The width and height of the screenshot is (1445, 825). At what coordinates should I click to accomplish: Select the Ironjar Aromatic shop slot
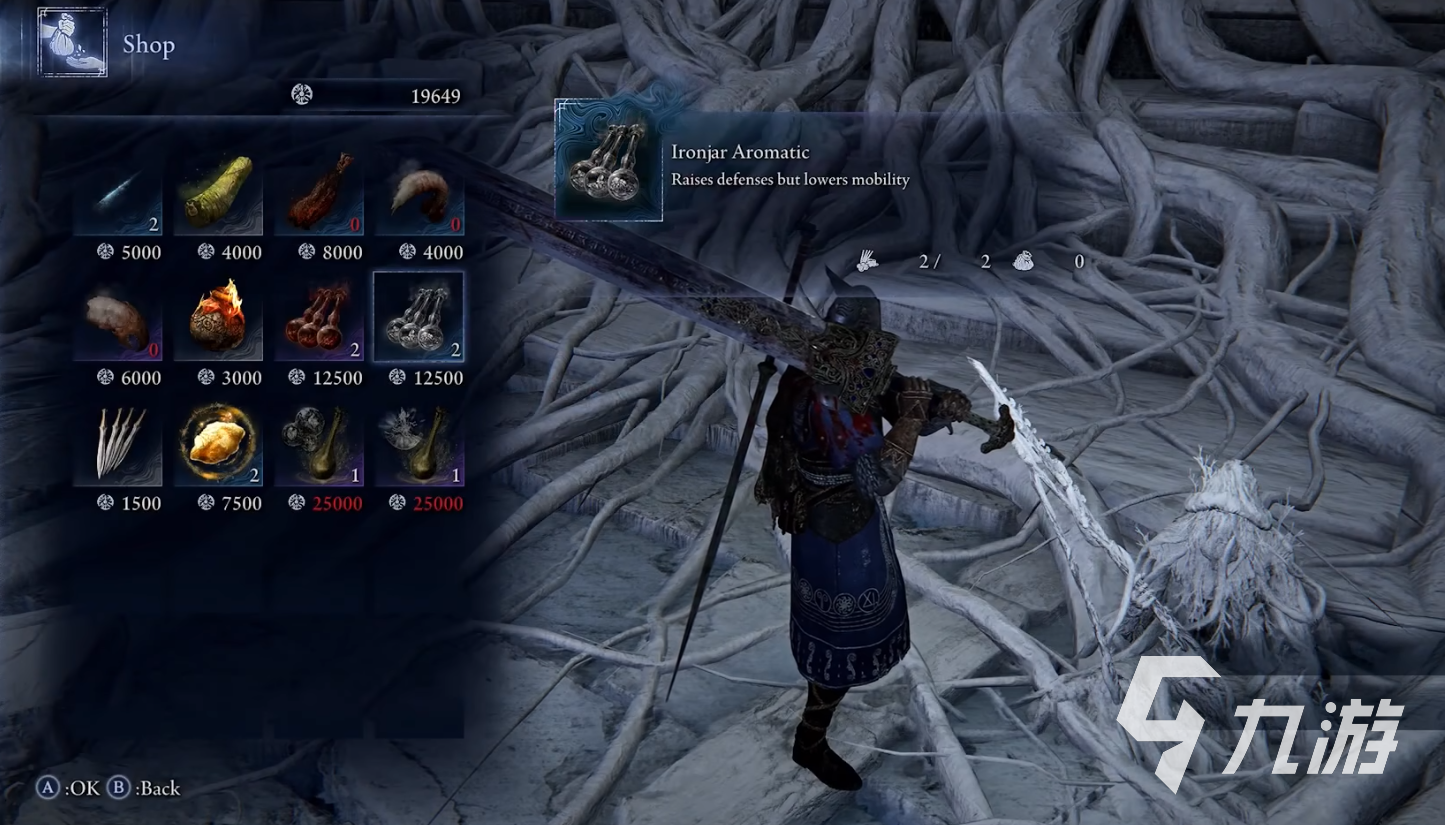point(419,317)
